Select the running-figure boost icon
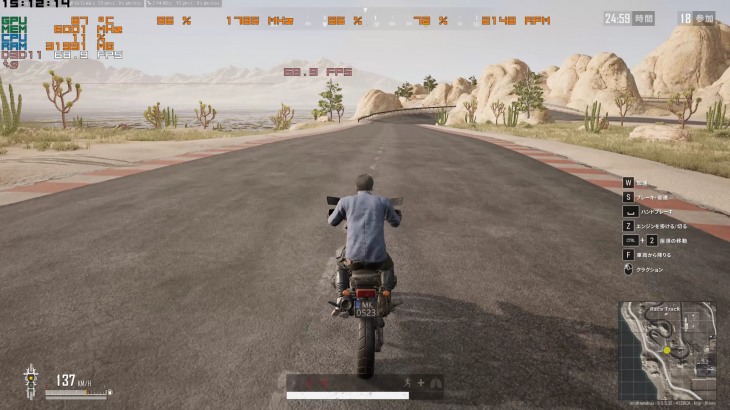 (x=407, y=382)
